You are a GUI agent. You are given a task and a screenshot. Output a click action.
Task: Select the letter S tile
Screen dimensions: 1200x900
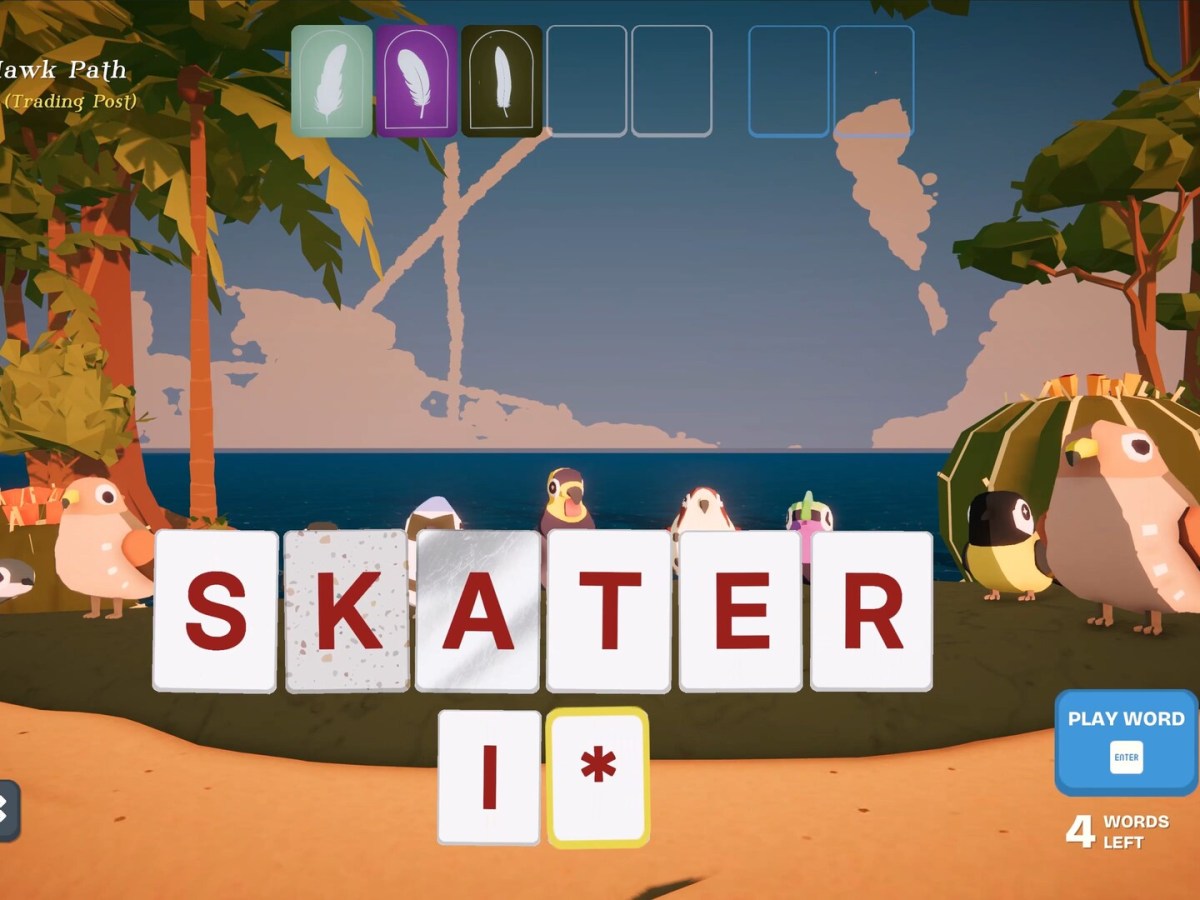(215, 611)
